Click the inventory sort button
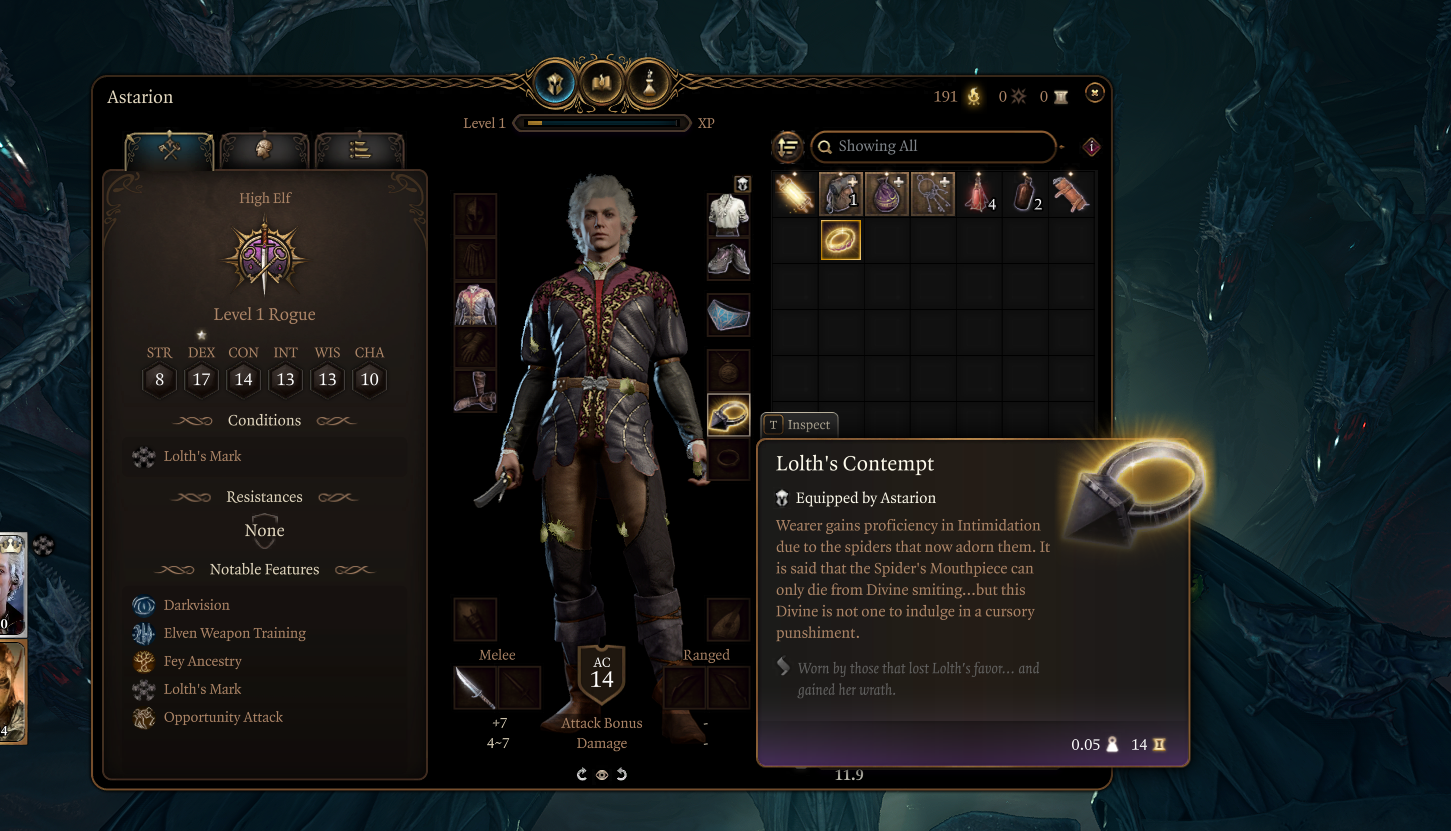 coord(788,147)
